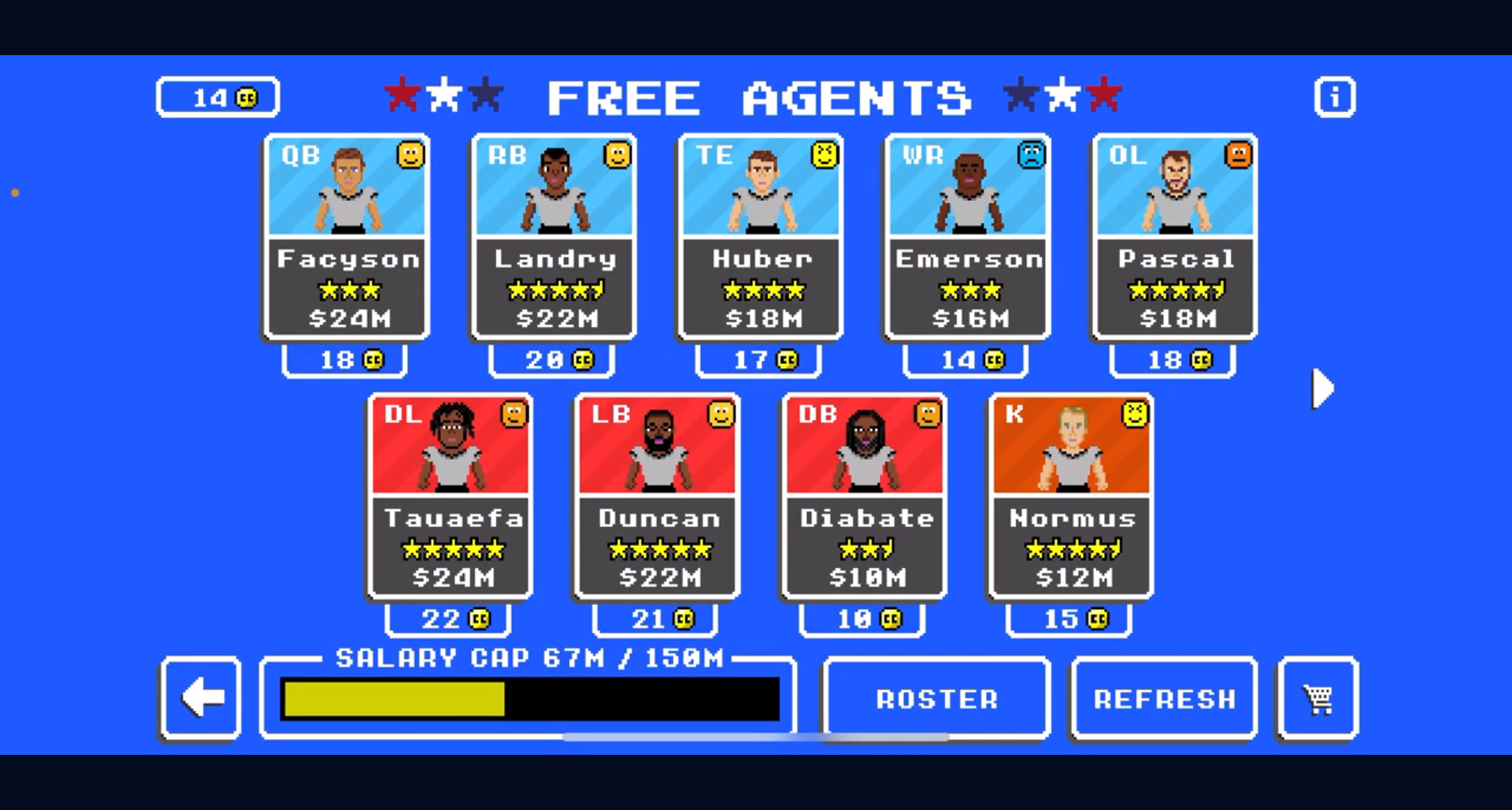The height and width of the screenshot is (810, 1512).
Task: Select defensive lineman Tauaefa's card
Action: click(x=450, y=496)
